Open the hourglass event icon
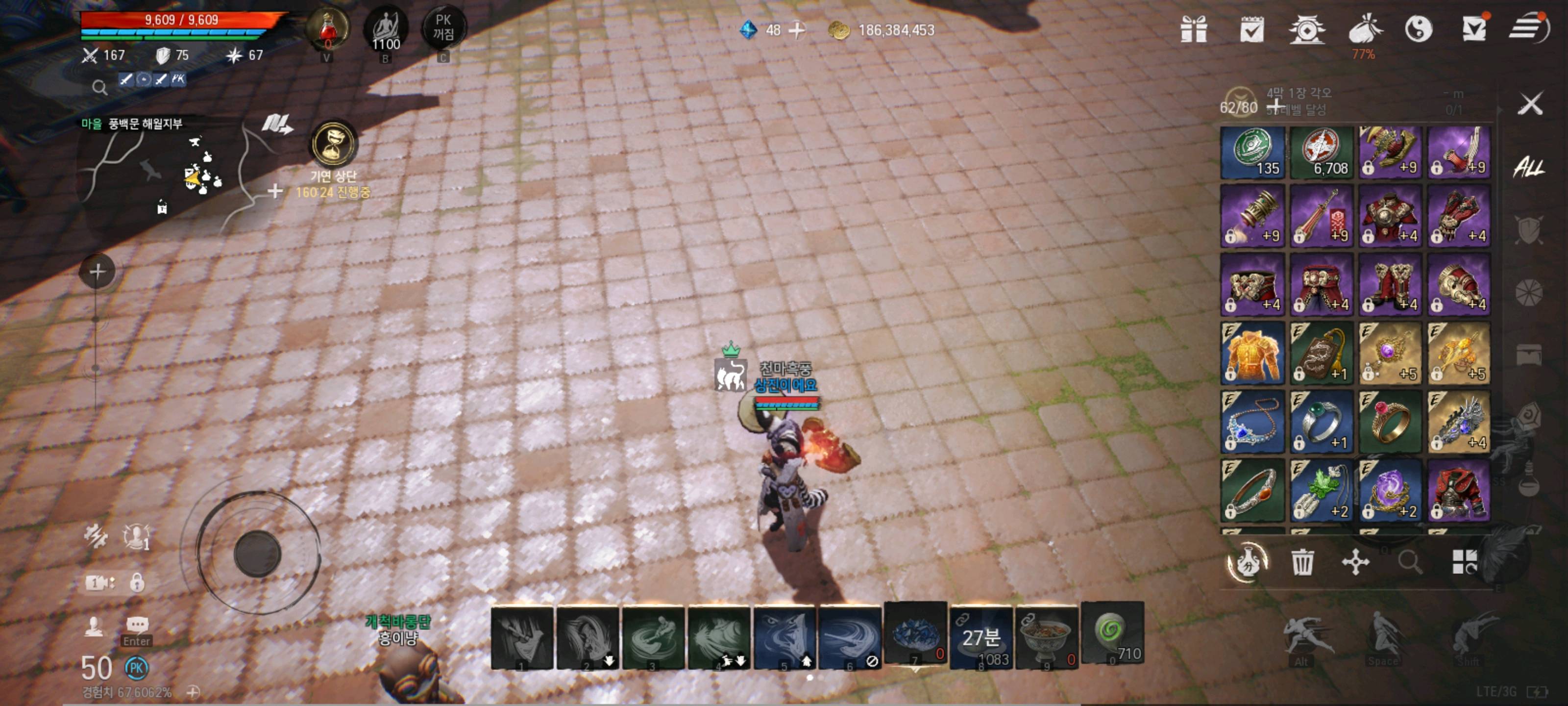 (333, 144)
